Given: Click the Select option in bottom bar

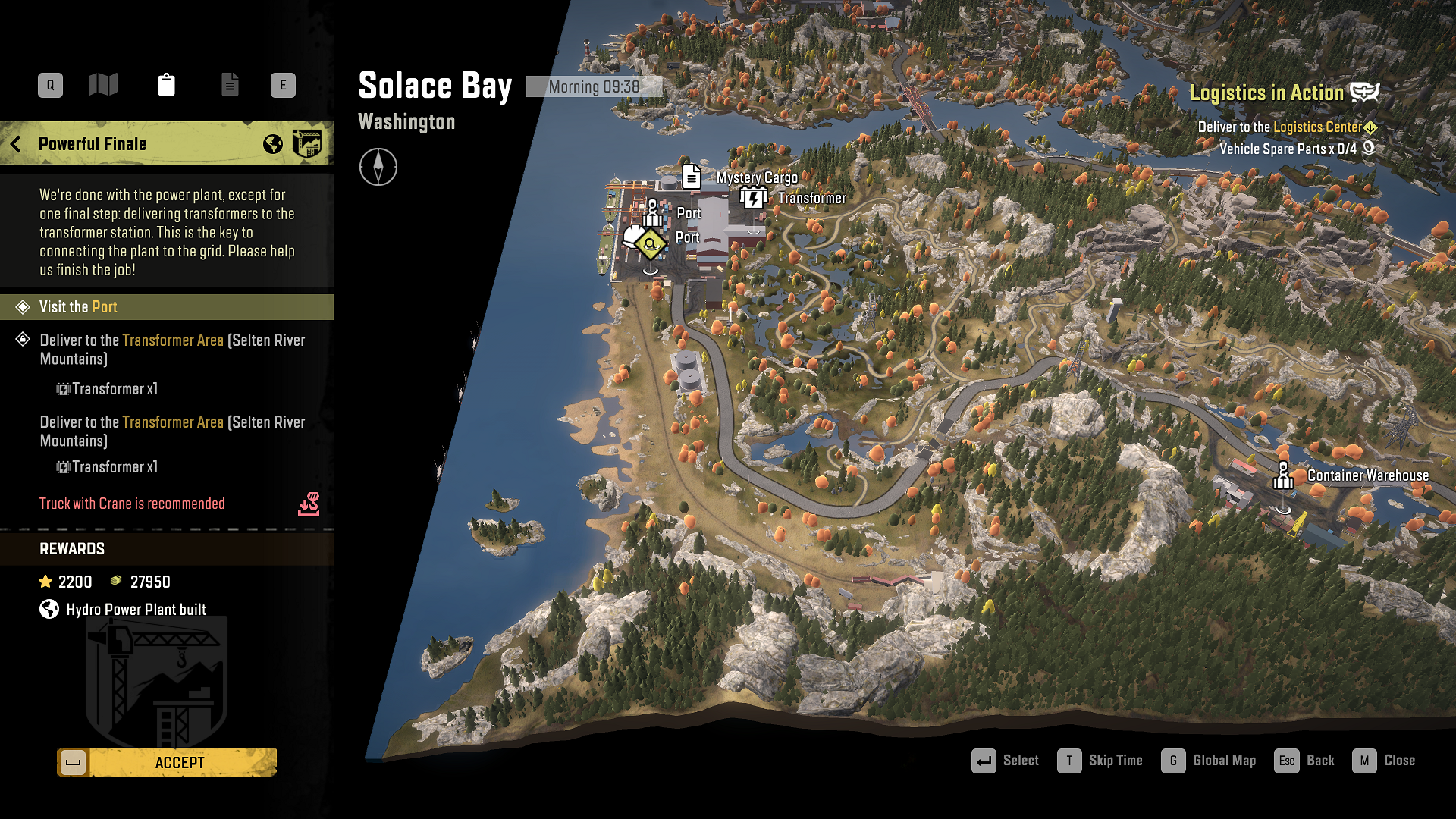Looking at the screenshot, I should tap(1005, 761).
